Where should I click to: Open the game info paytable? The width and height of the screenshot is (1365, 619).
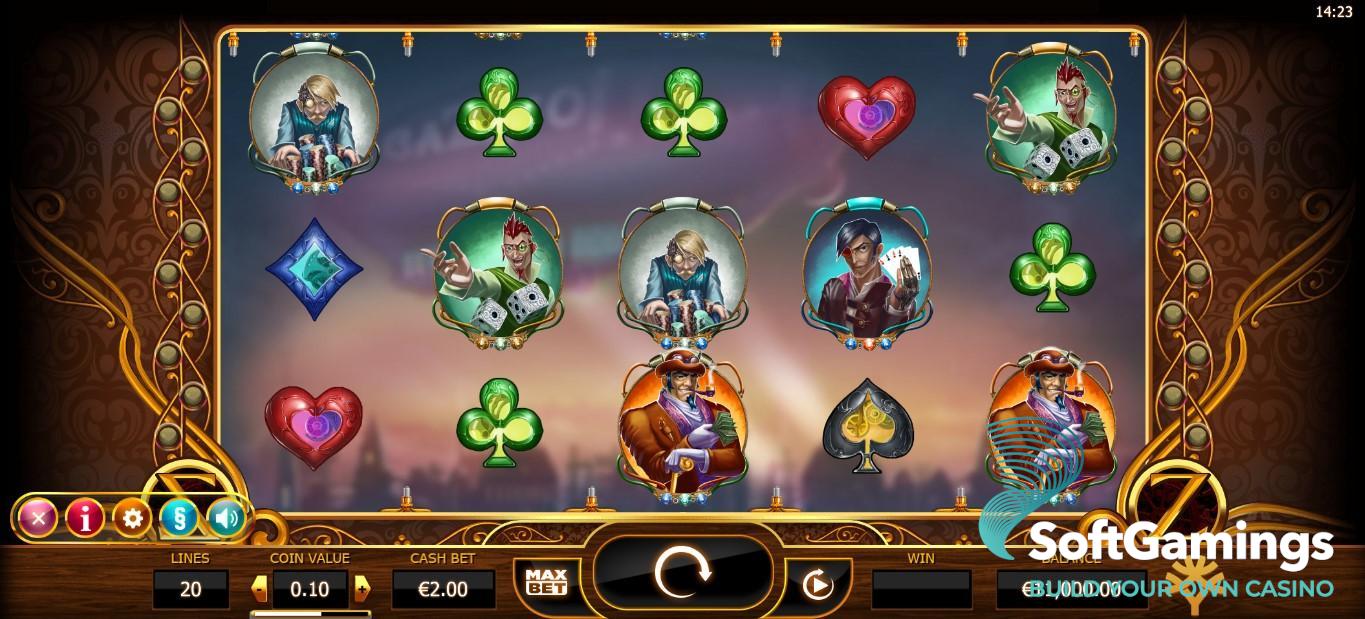[85, 517]
